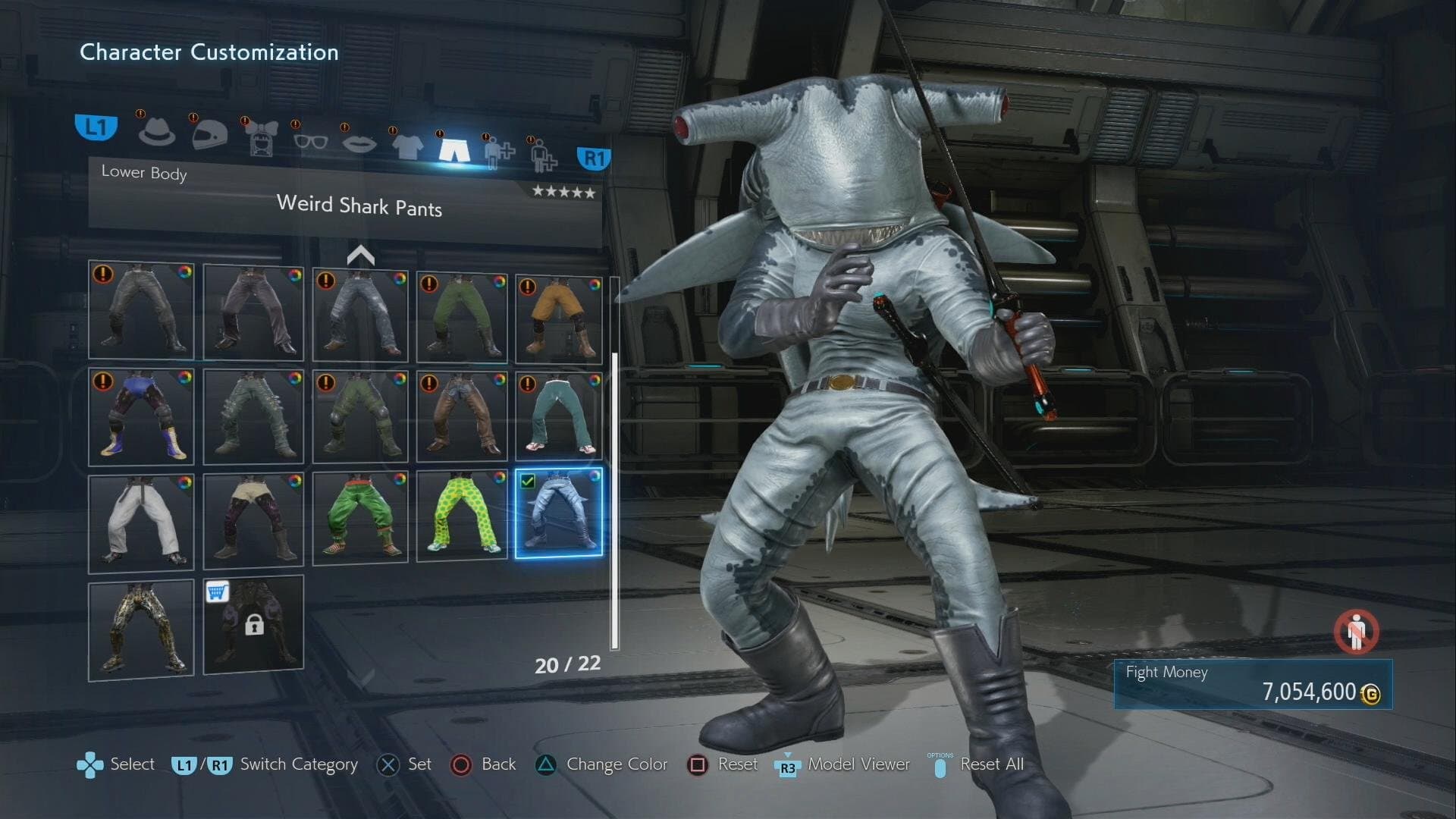Pick the orange shorts item

pyautogui.click(x=559, y=318)
